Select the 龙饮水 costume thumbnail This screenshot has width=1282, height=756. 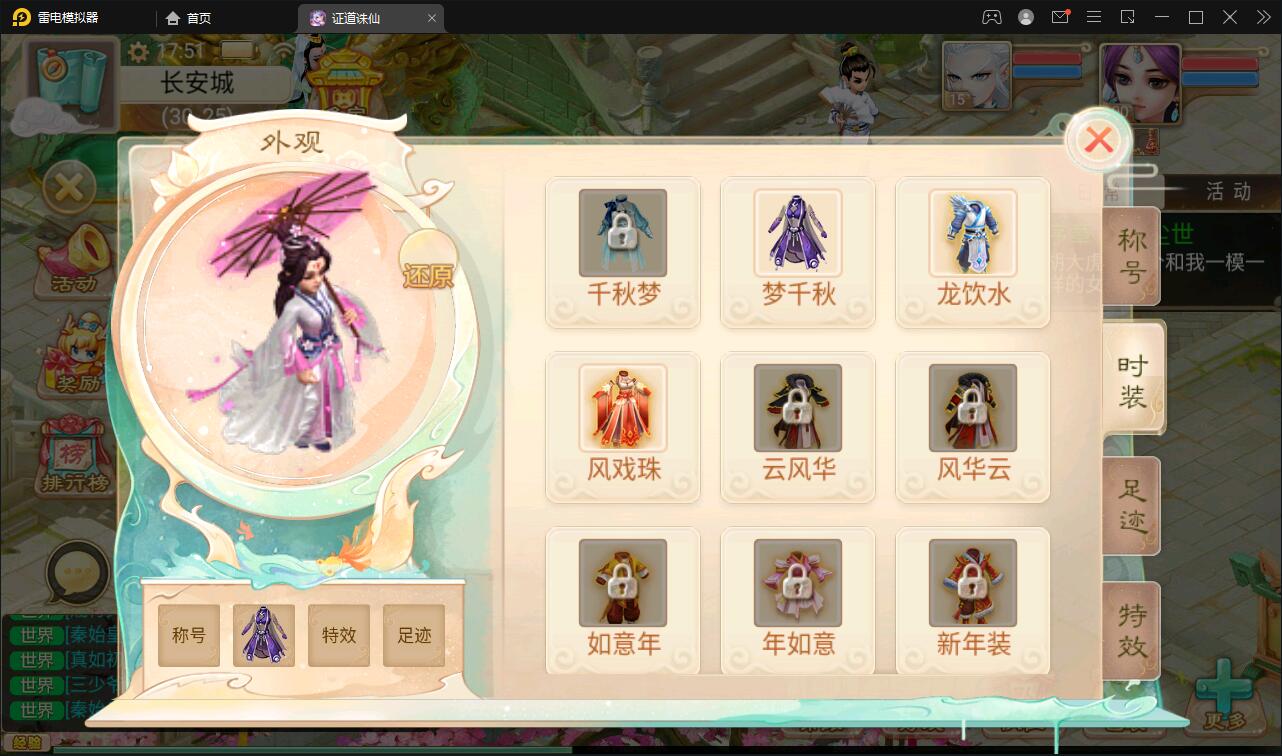(972, 232)
